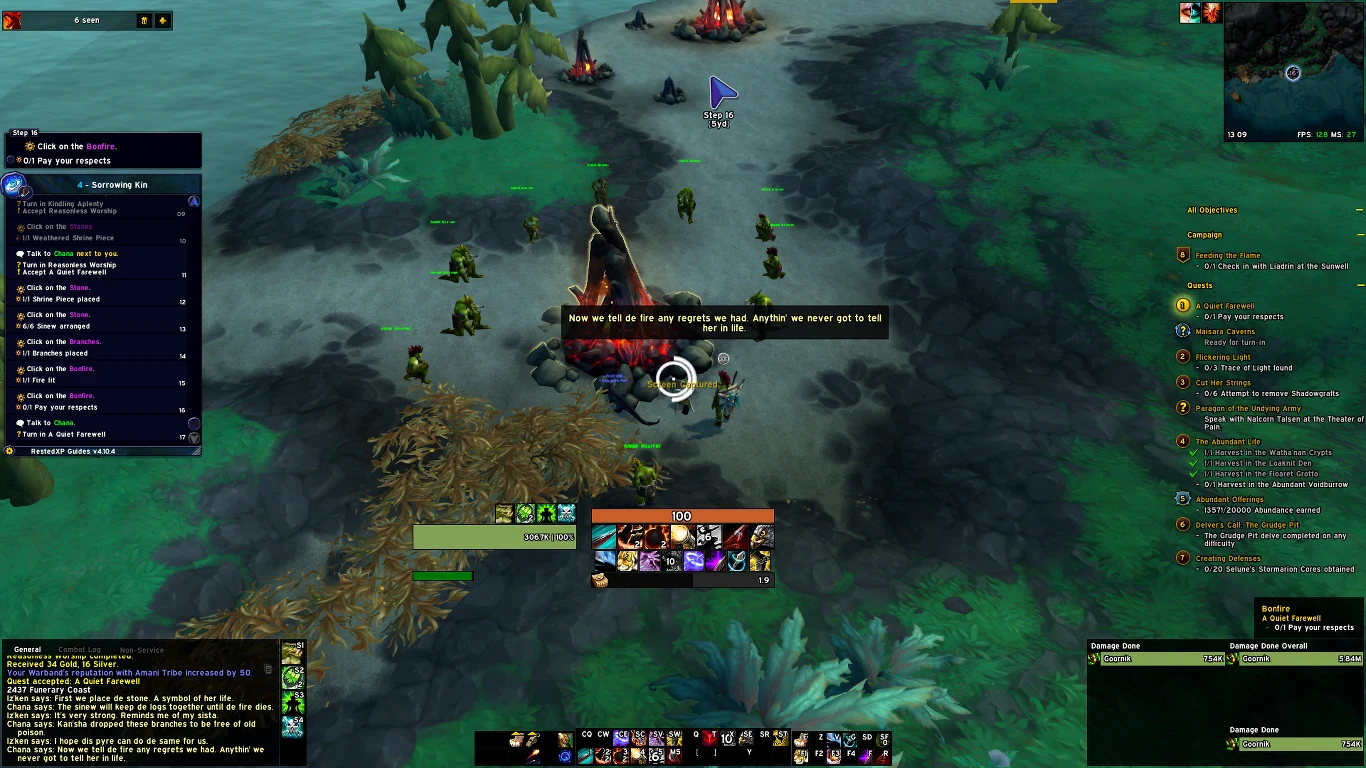
Task: Select the step 17 'Talk to Chana' guide row
Action: 100,428
